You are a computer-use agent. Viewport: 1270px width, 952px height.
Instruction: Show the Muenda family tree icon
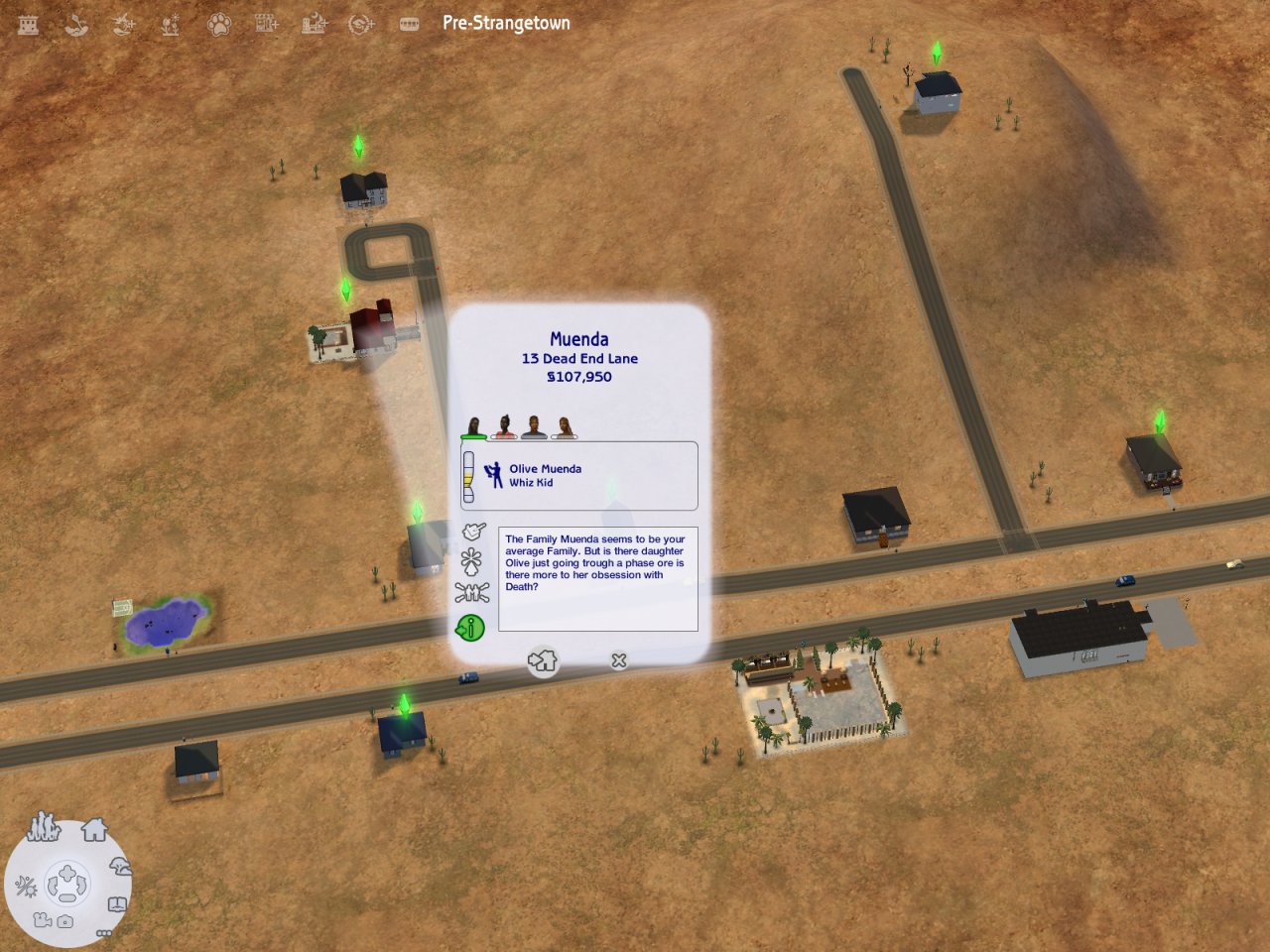coord(472,593)
